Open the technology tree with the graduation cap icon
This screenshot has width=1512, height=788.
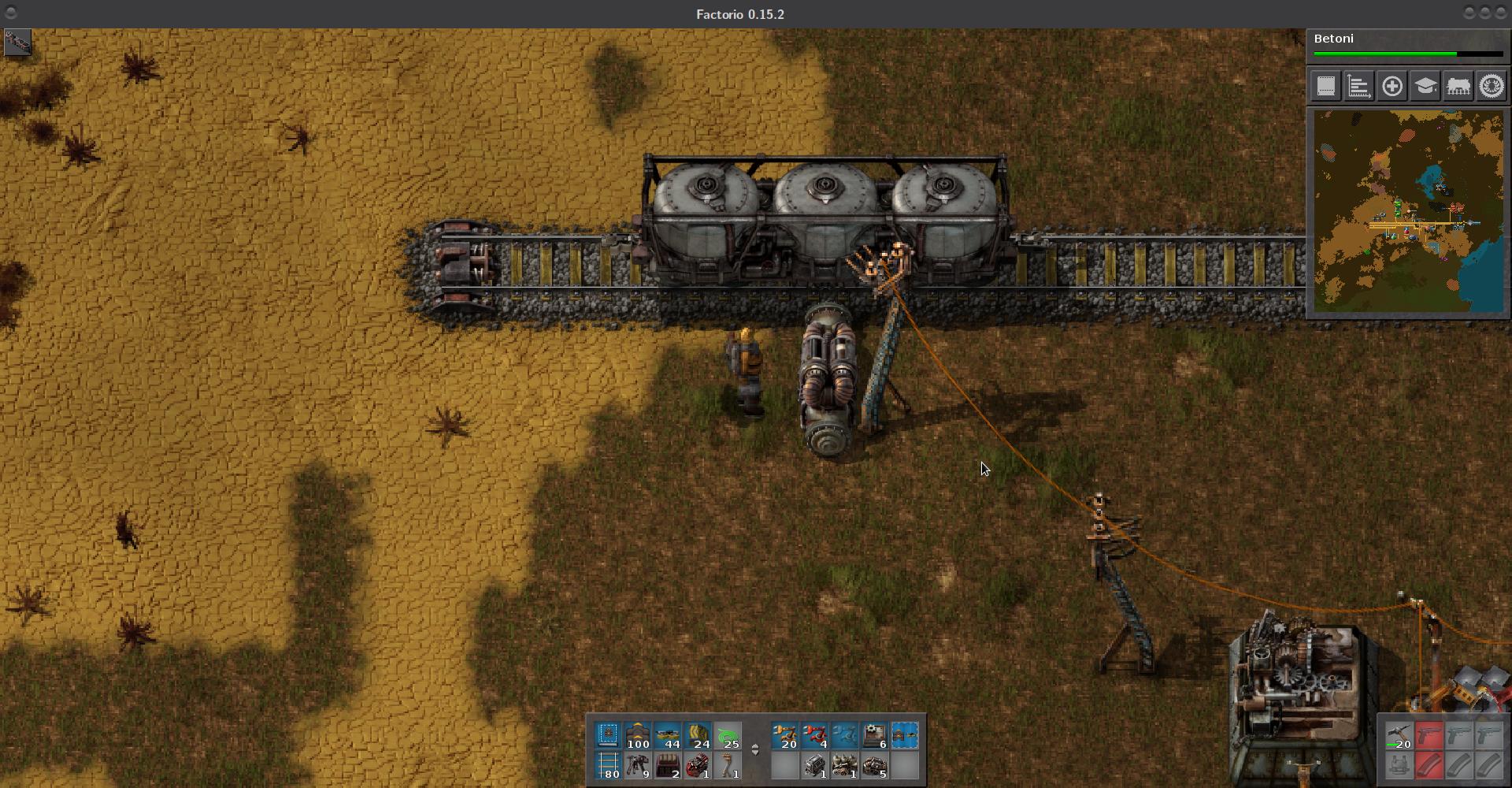(1425, 87)
